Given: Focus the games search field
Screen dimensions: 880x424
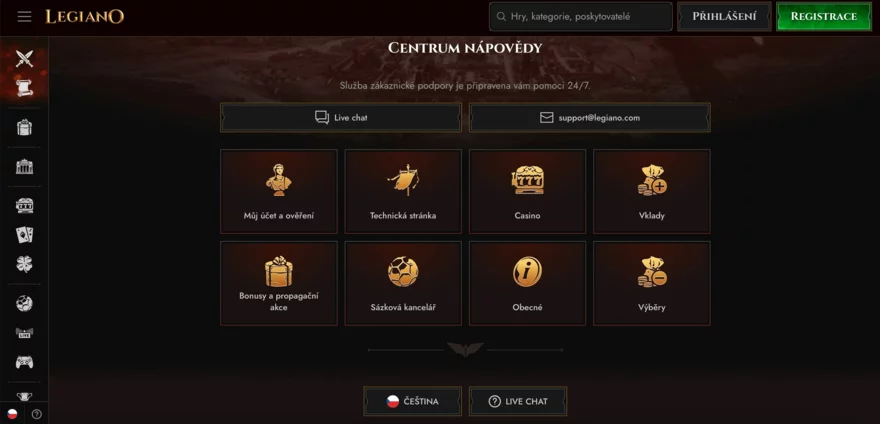Looking at the screenshot, I should click(581, 17).
